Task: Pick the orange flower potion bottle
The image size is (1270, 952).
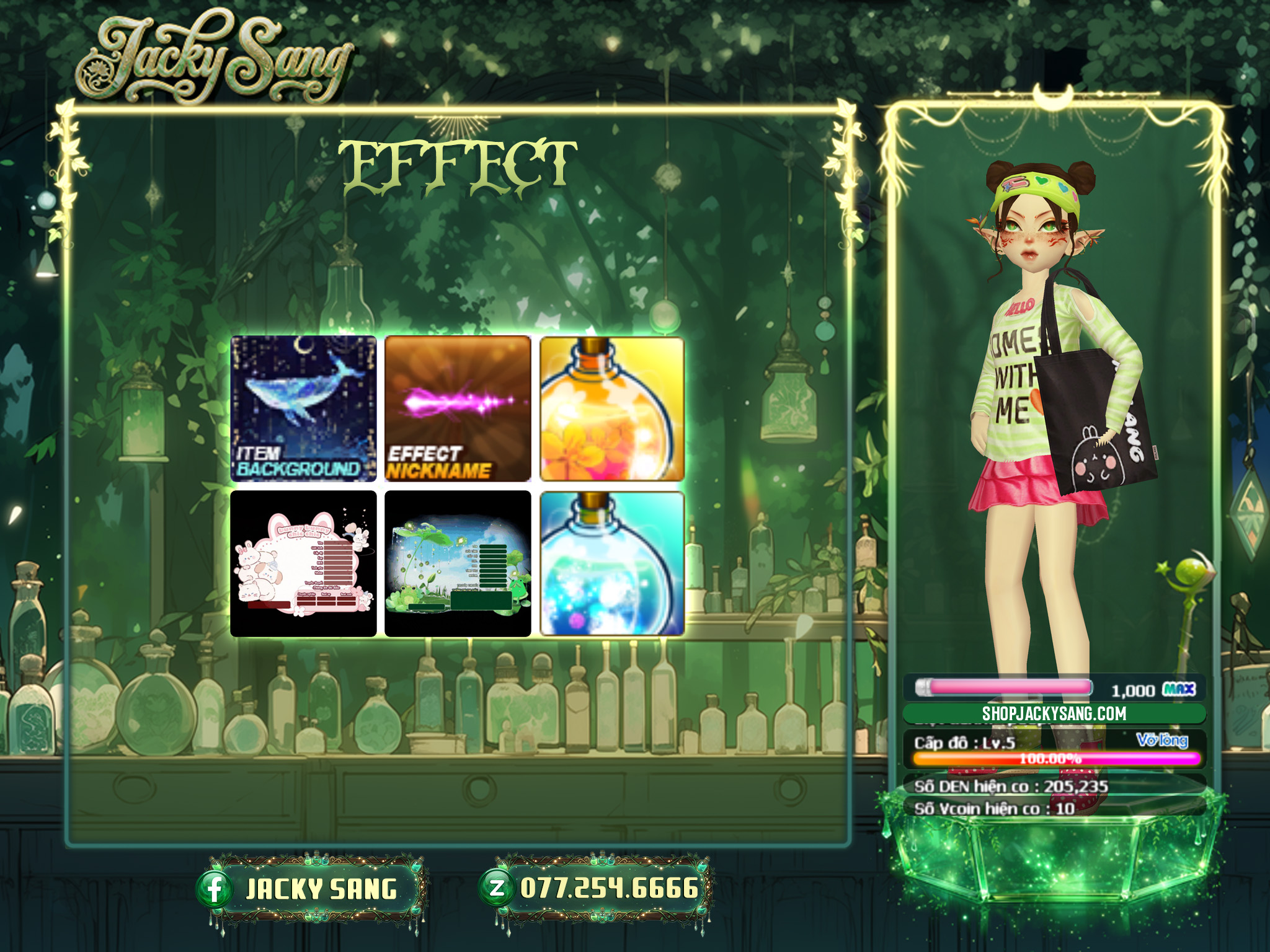Action: (x=612, y=409)
